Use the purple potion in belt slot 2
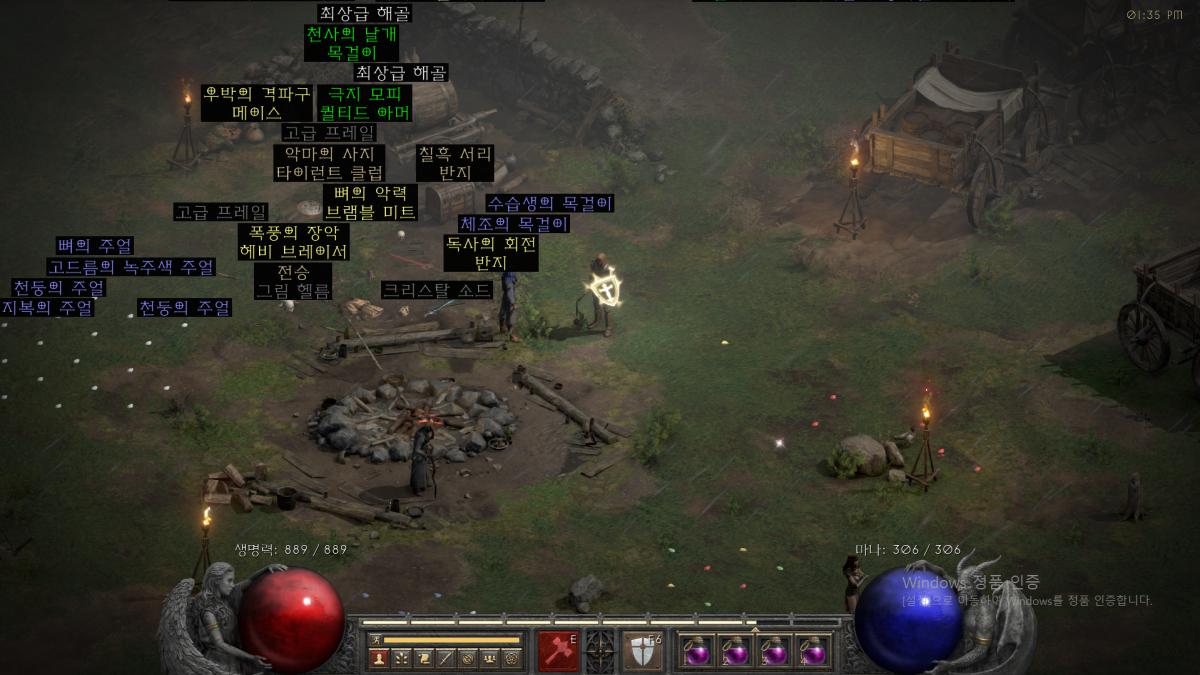The height and width of the screenshot is (675, 1200). pyautogui.click(x=736, y=651)
